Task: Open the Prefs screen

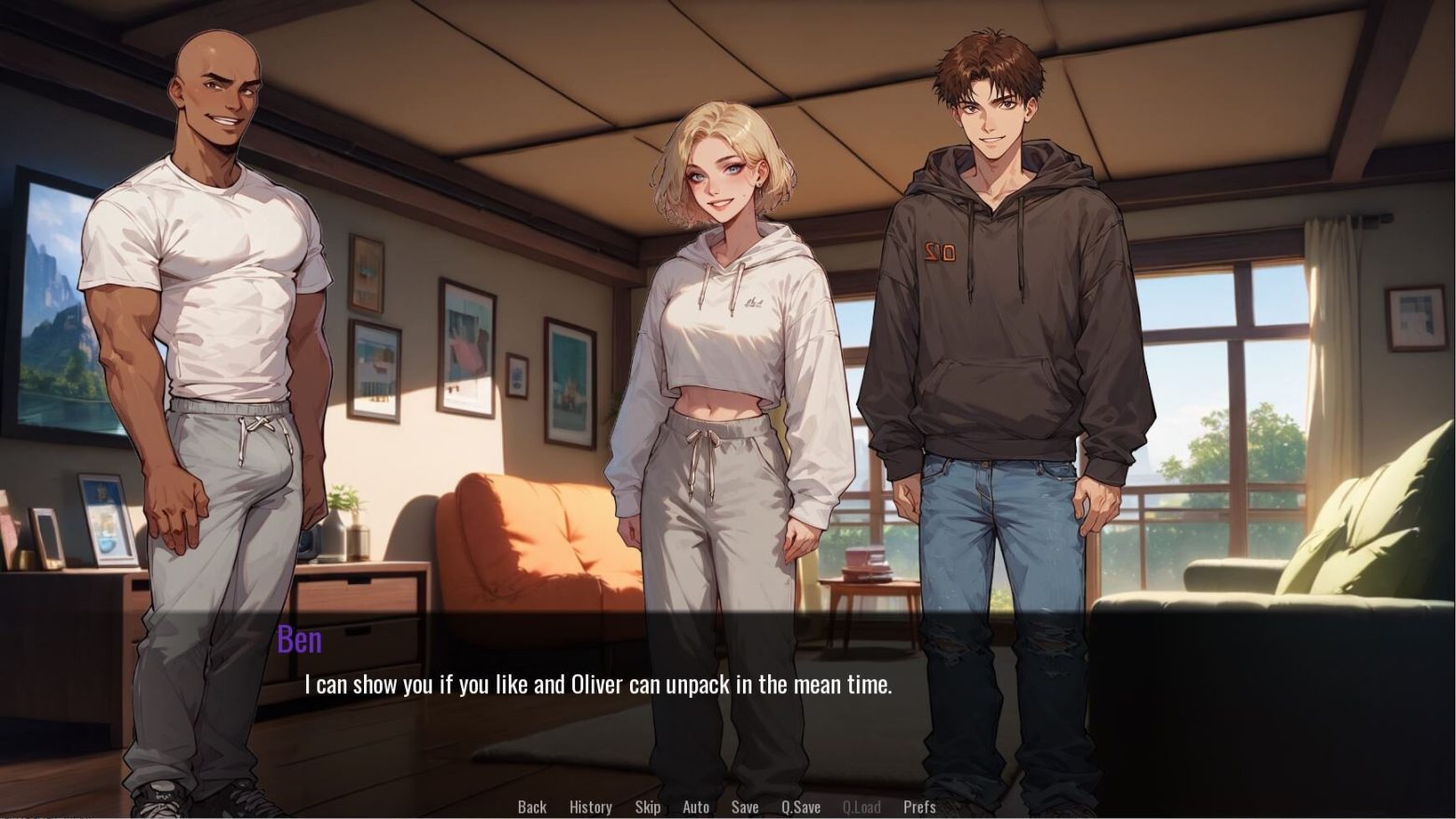Action: pyautogui.click(x=919, y=807)
